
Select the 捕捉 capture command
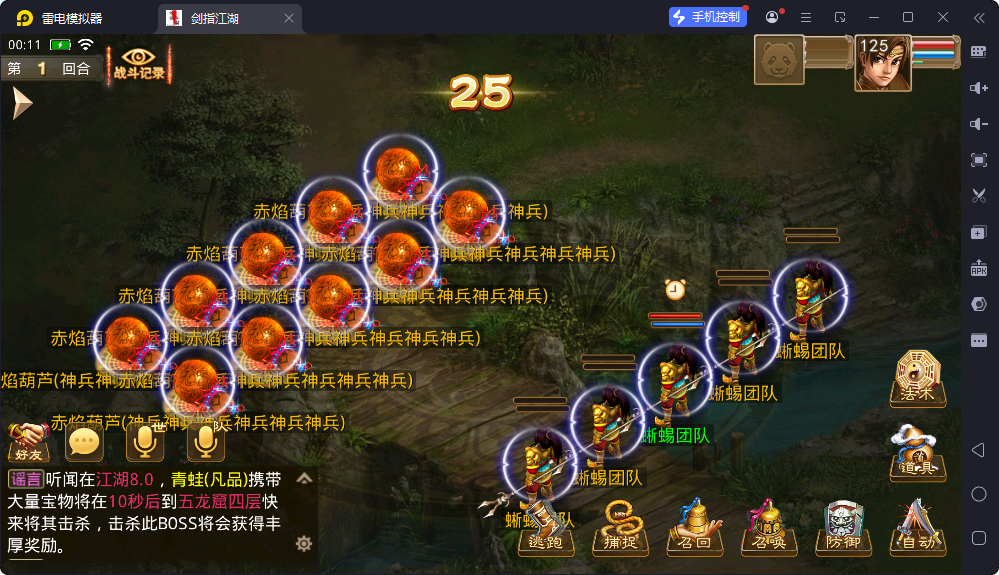(620, 528)
